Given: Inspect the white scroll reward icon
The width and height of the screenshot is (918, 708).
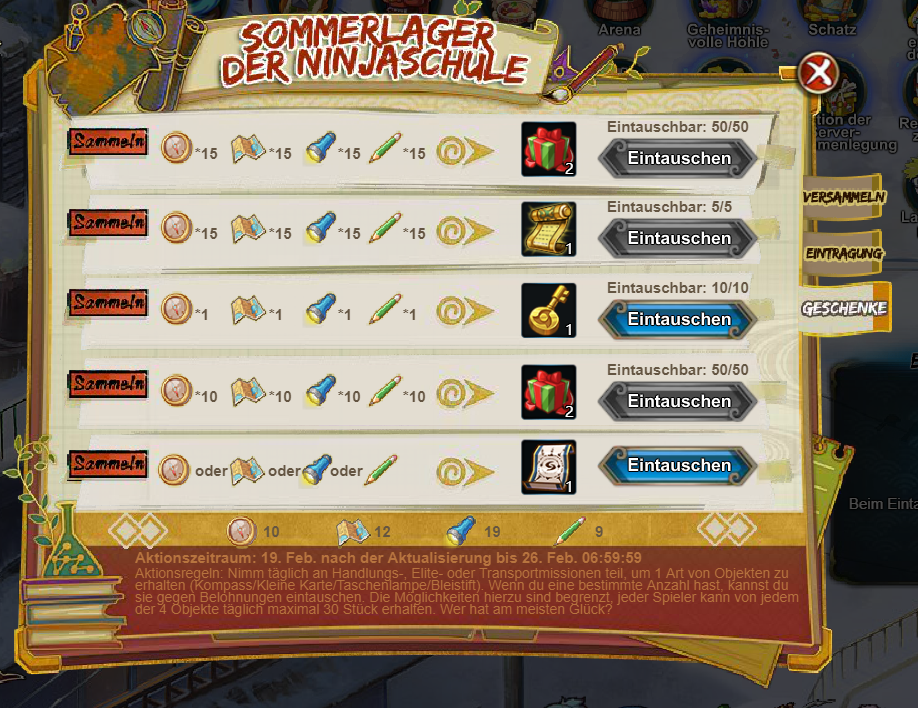Looking at the screenshot, I should pos(549,466).
